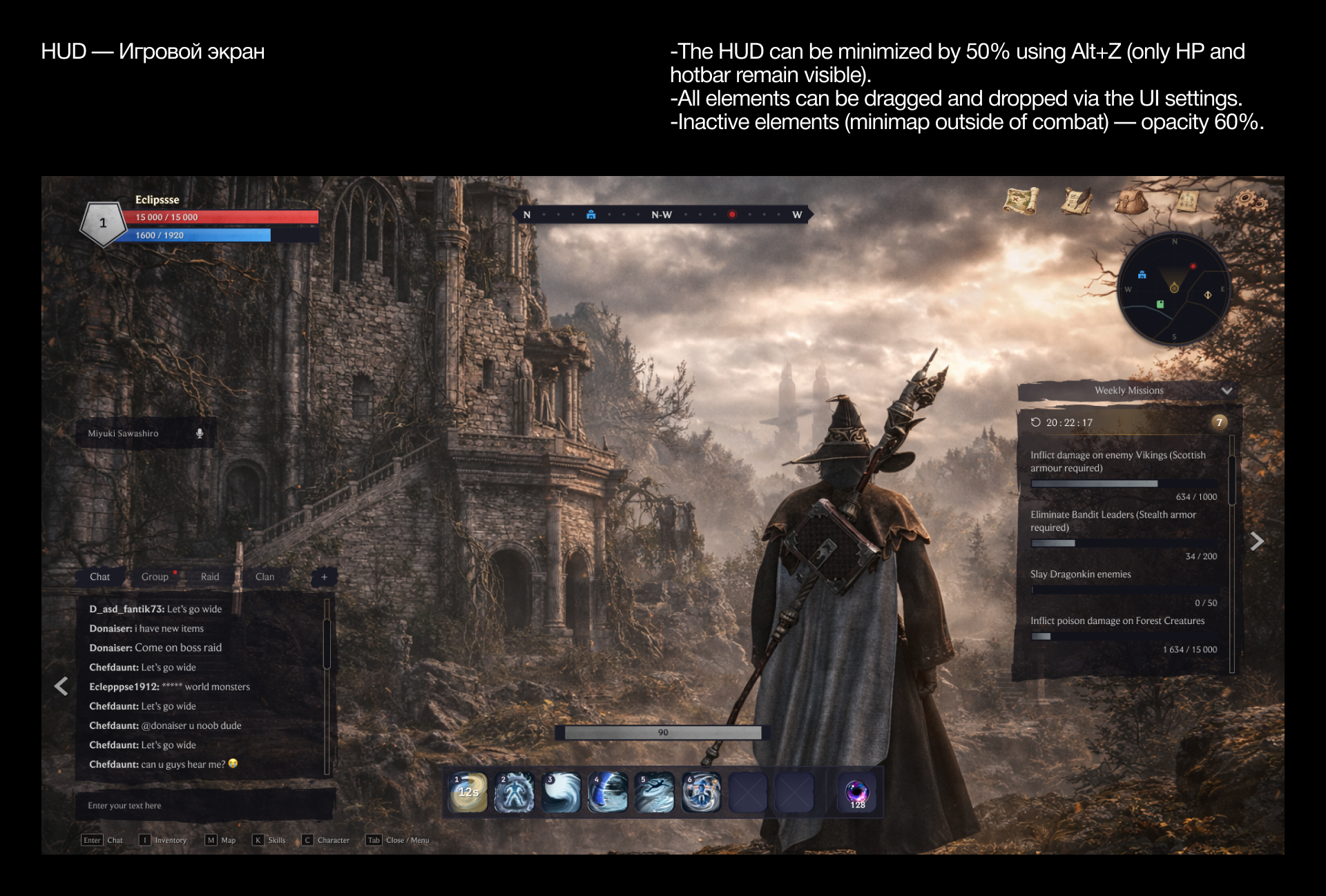
Task: Cast the wizard ability in hotbar slot 6
Action: (x=701, y=792)
